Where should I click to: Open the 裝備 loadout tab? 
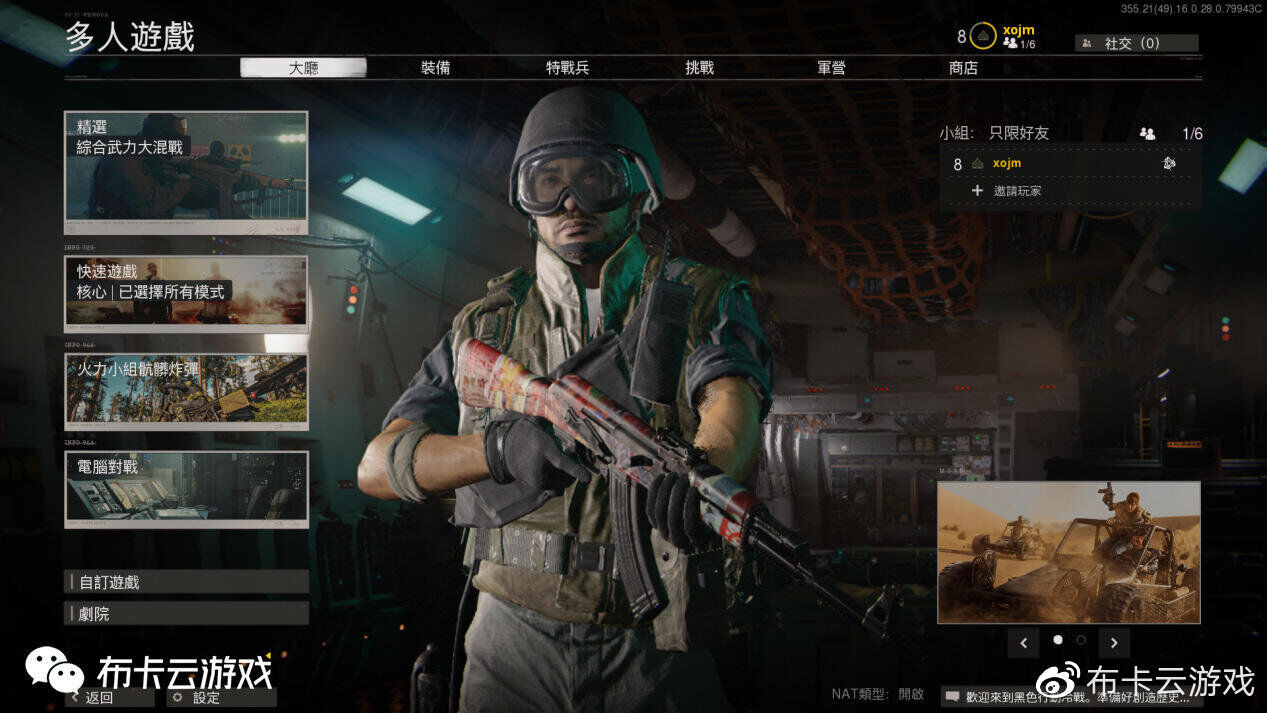435,68
